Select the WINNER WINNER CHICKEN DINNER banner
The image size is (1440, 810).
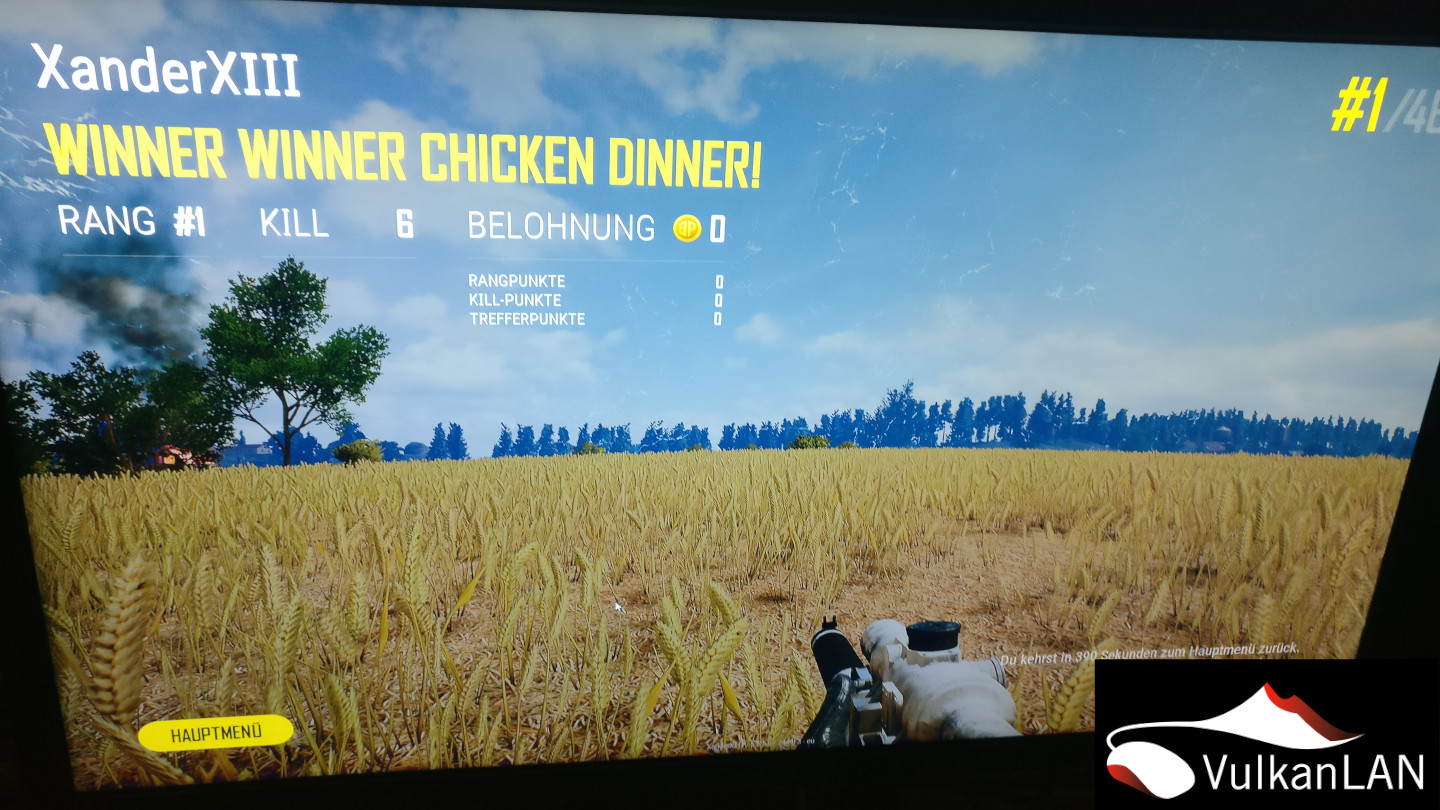[x=405, y=157]
